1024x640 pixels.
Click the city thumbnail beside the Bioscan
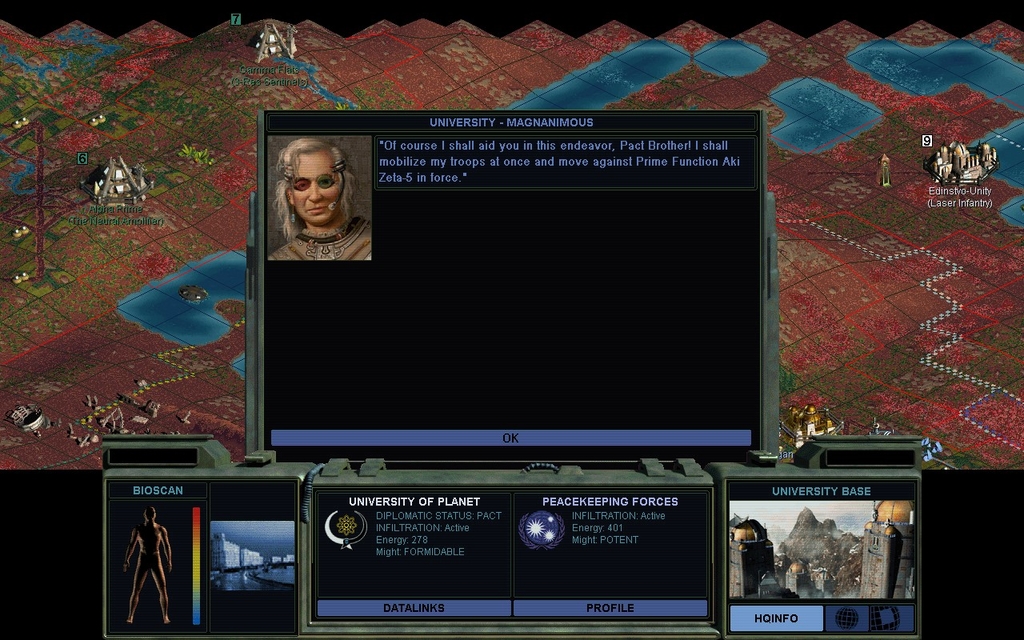click(x=252, y=556)
